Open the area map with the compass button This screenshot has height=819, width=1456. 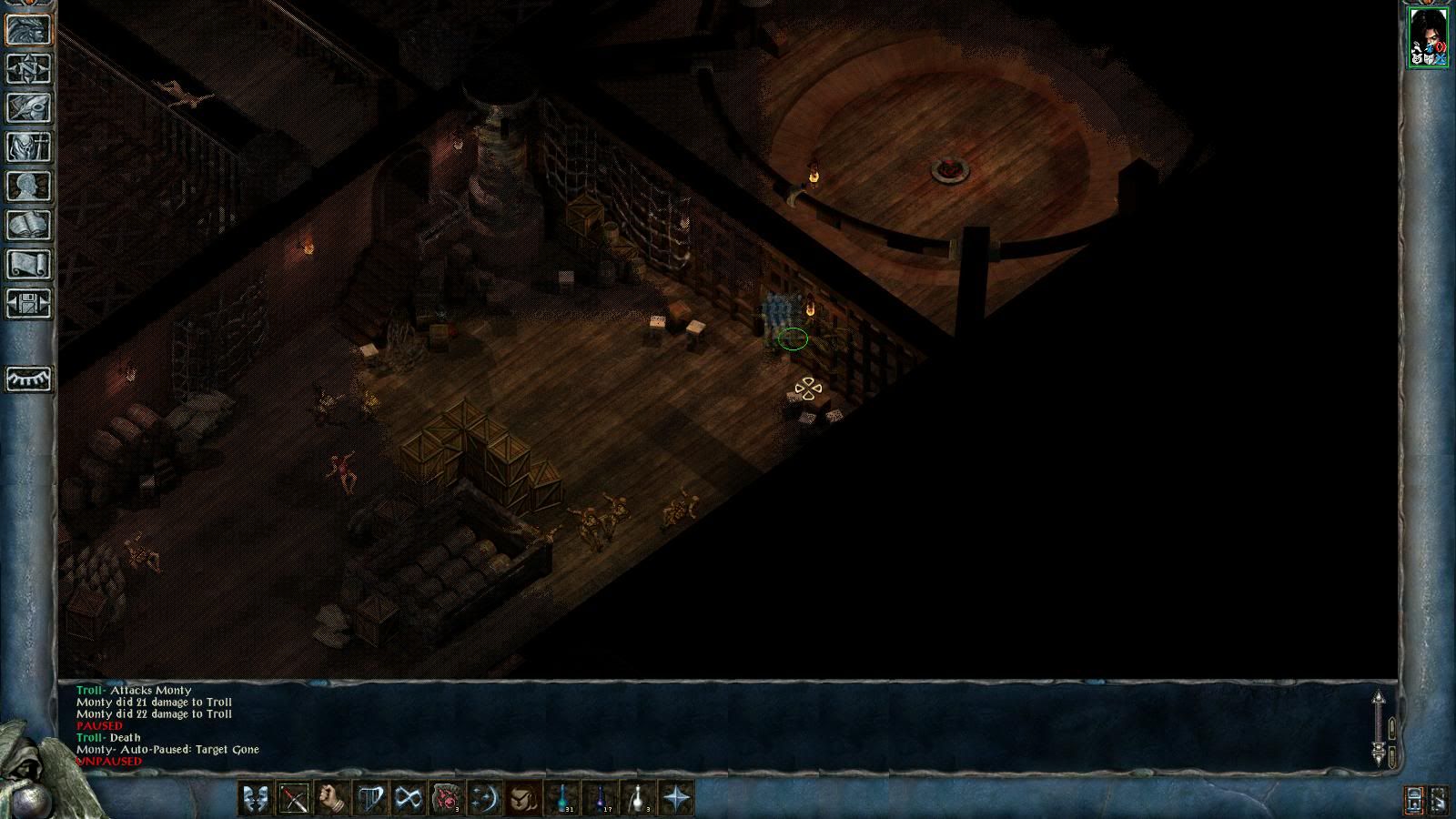coord(28,68)
